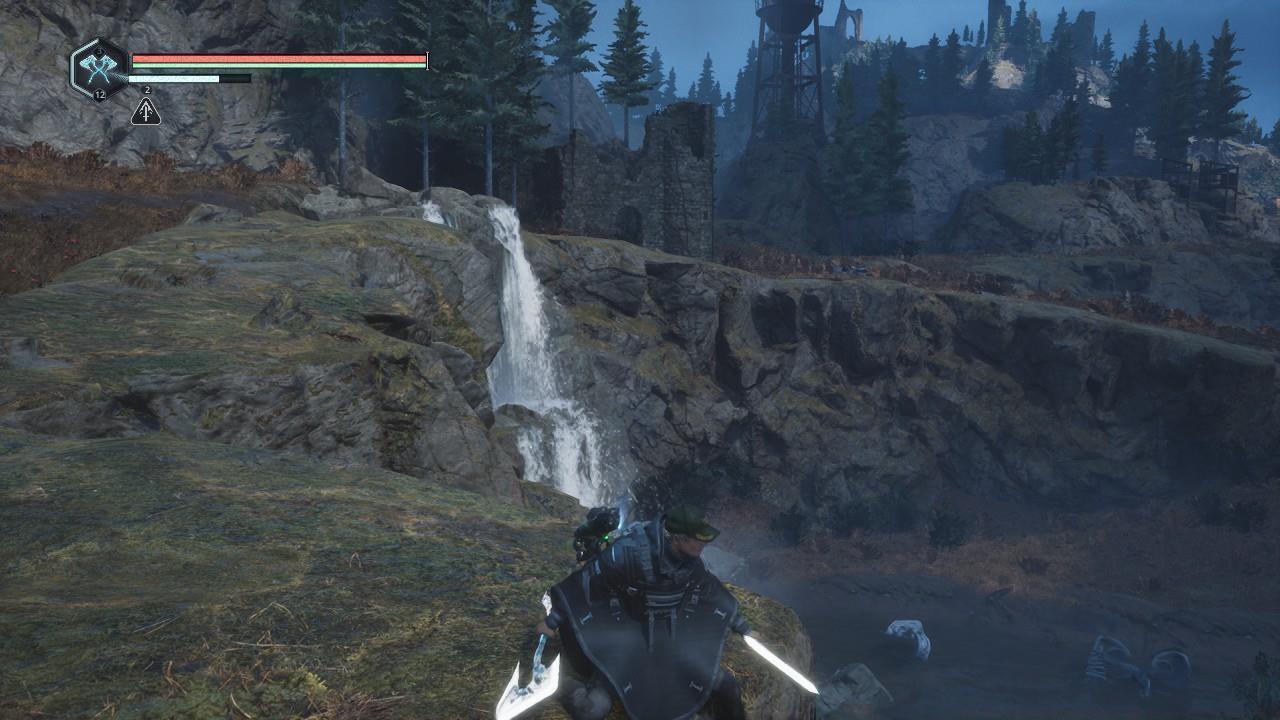The width and height of the screenshot is (1280, 720).
Task: Click the weapon quantity number 12
Action: (100, 95)
